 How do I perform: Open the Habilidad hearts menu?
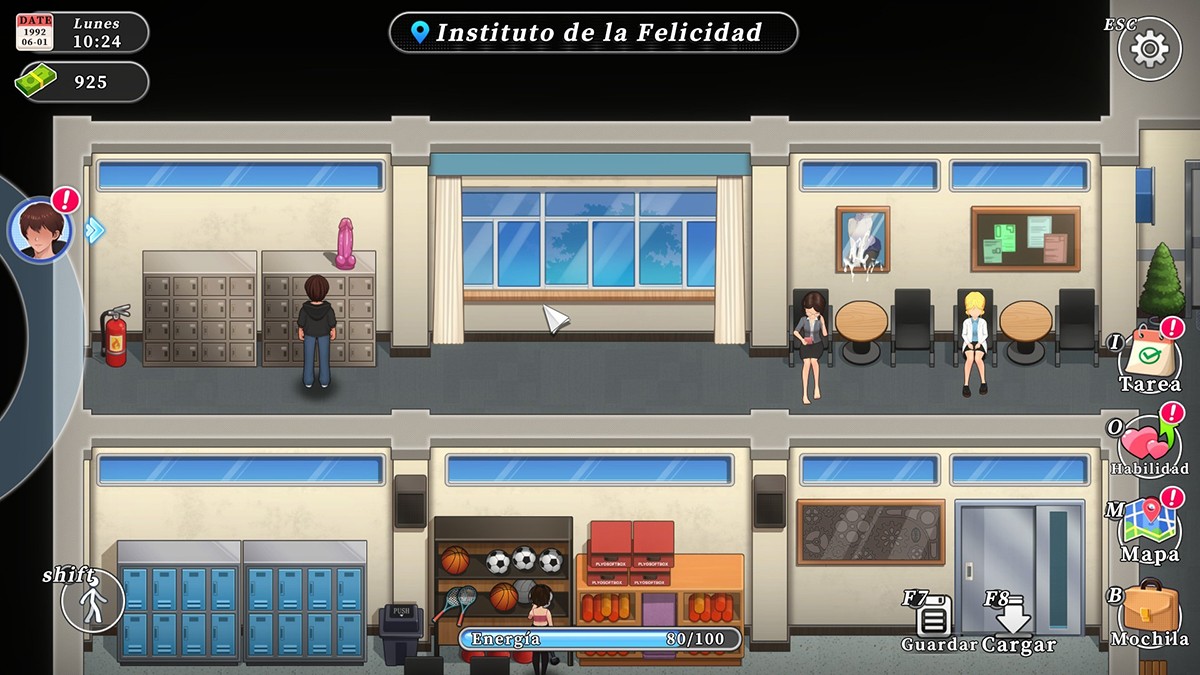click(x=1149, y=441)
